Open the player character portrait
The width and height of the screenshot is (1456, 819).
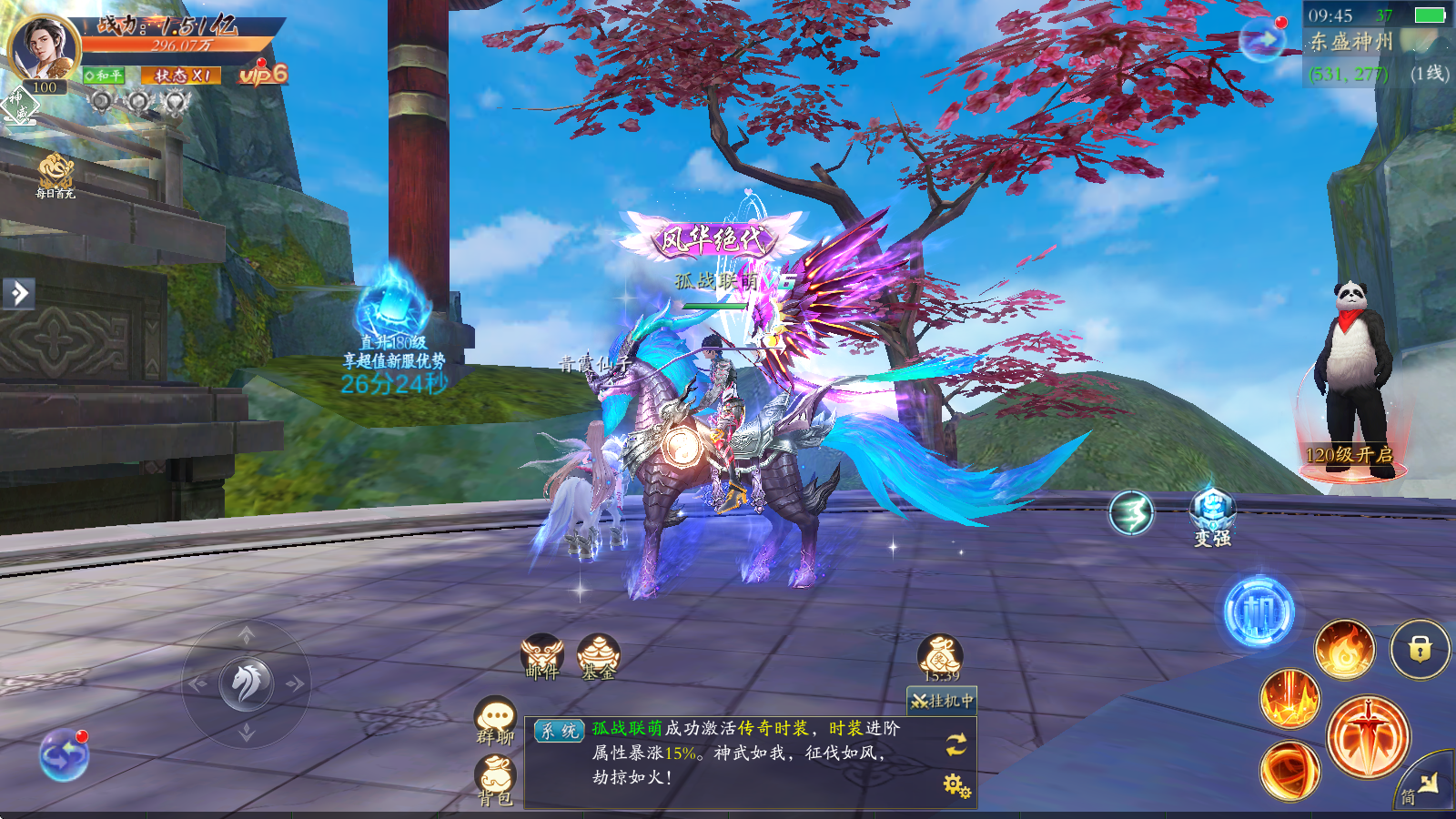pyautogui.click(x=43, y=47)
